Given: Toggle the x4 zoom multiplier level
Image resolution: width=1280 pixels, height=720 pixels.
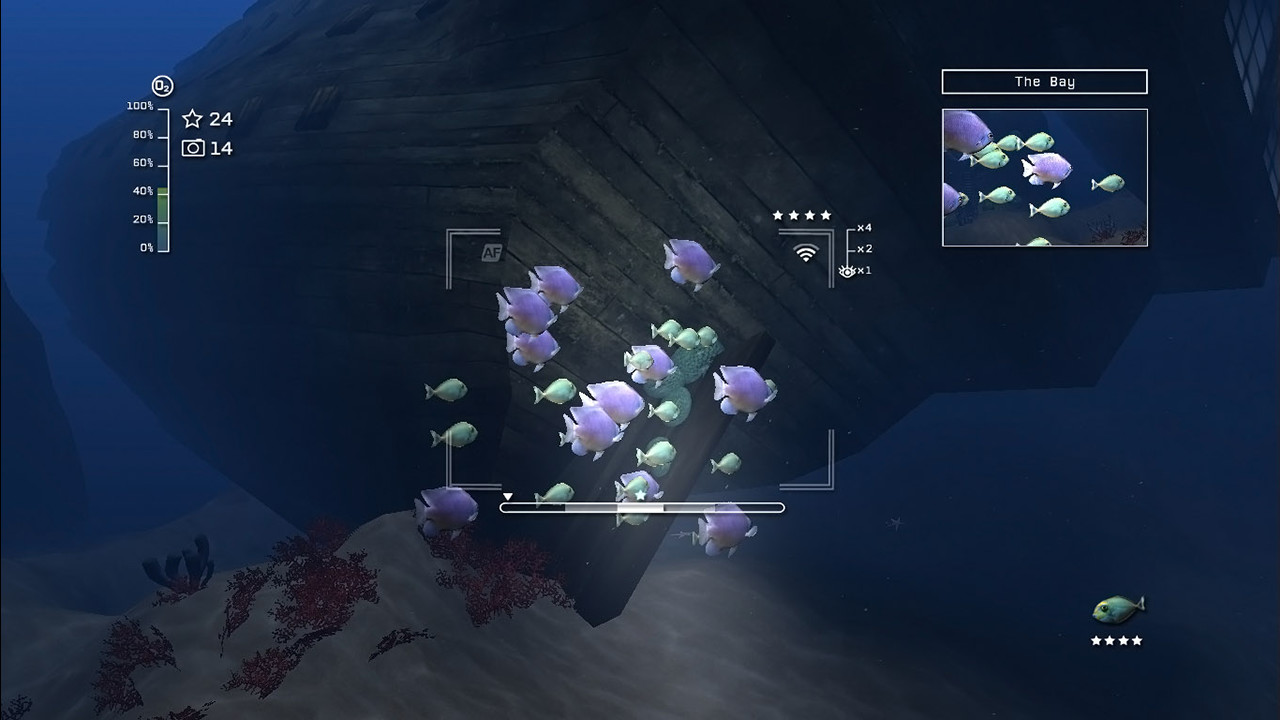Looking at the screenshot, I should (862, 227).
